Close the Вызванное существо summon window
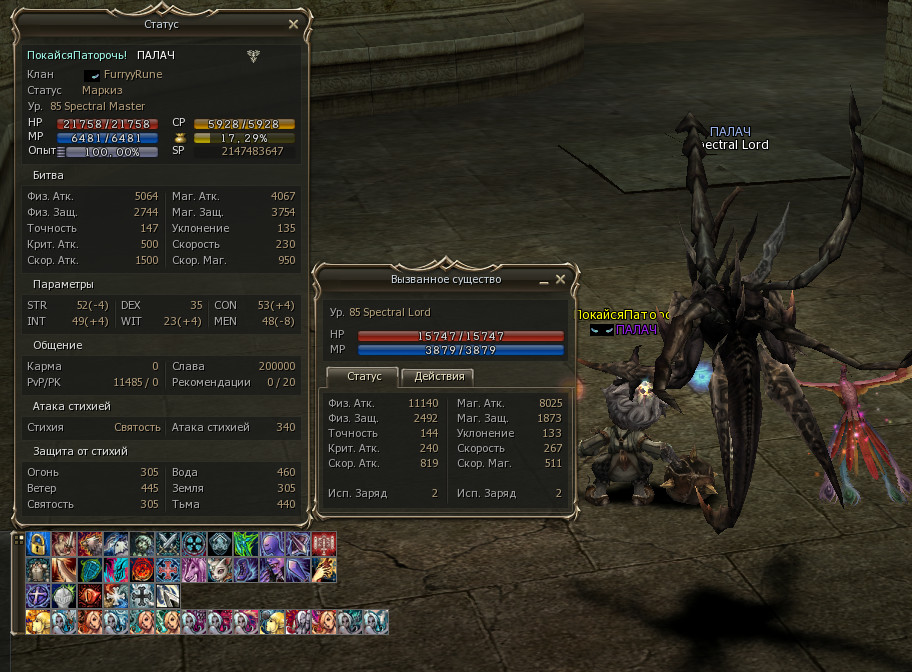 [561, 279]
